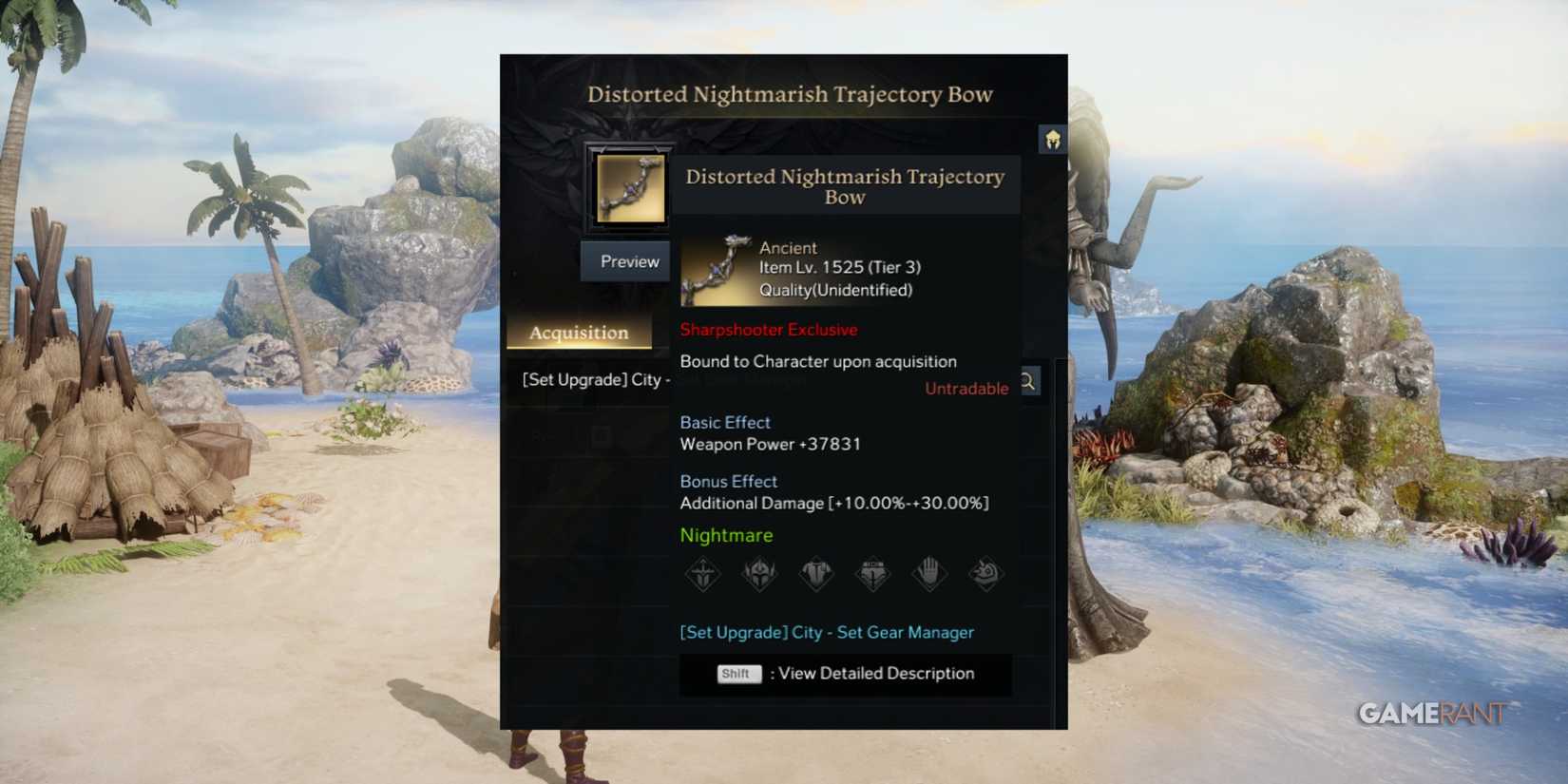The height and width of the screenshot is (784, 1568).
Task: Click the Distorted Nightmarish Trajectory Bow thumbnail
Action: [x=630, y=187]
